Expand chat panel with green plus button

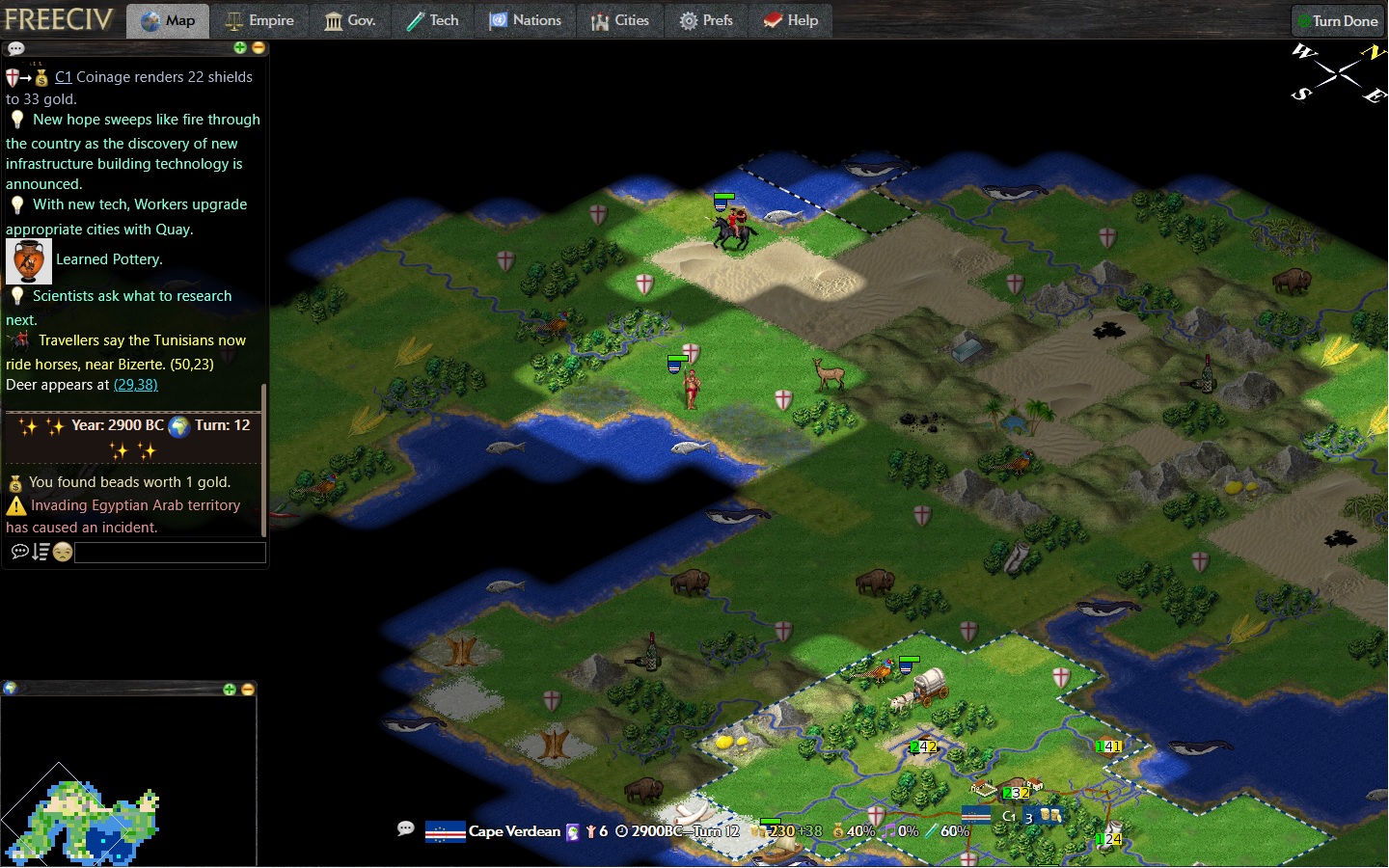(240, 47)
